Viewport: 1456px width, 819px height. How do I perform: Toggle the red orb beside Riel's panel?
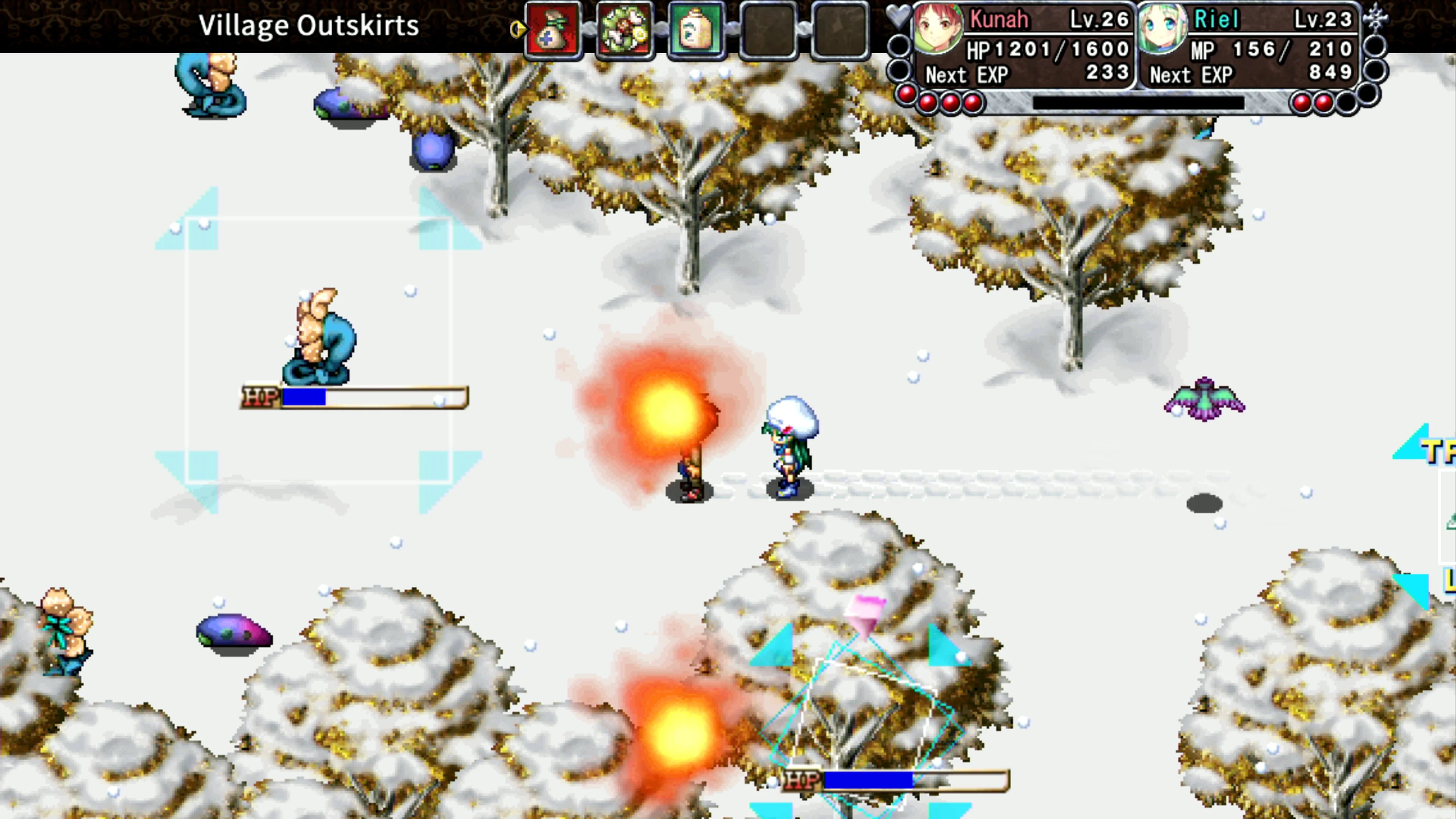click(1302, 103)
